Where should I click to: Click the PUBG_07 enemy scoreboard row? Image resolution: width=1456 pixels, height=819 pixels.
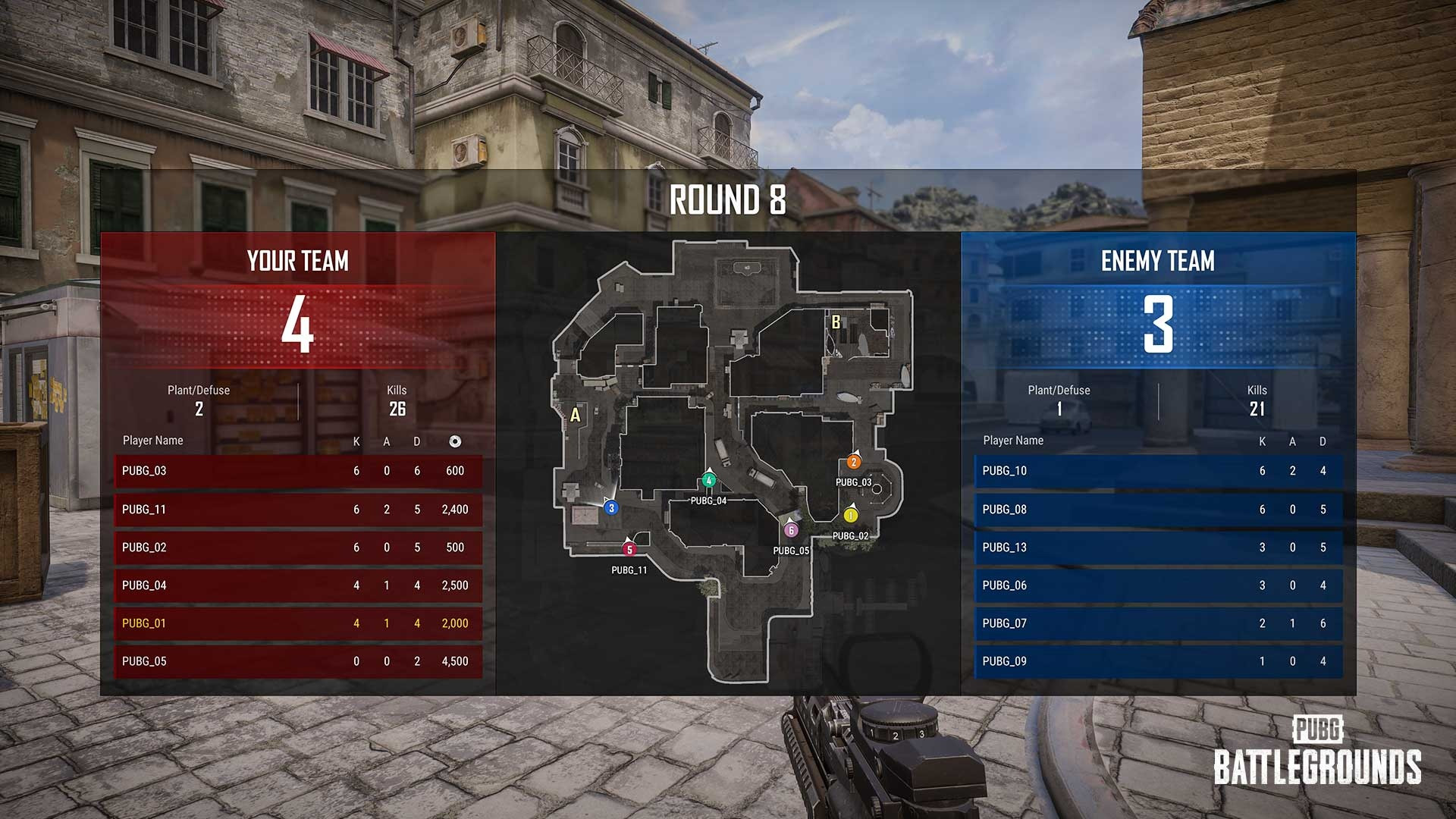[x=1158, y=623]
